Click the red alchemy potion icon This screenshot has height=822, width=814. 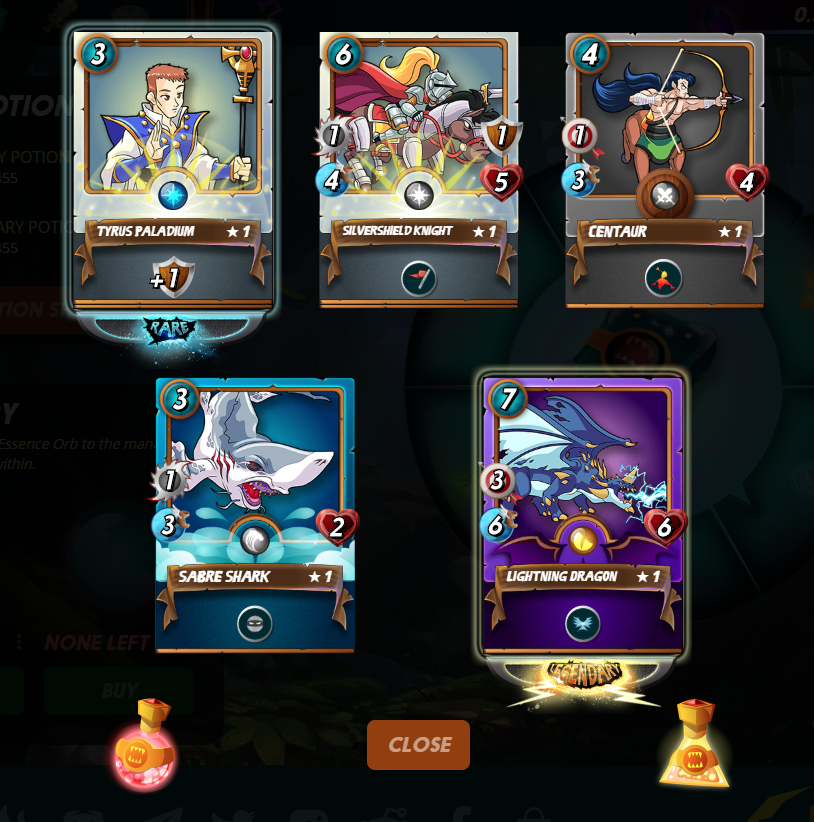point(146,744)
